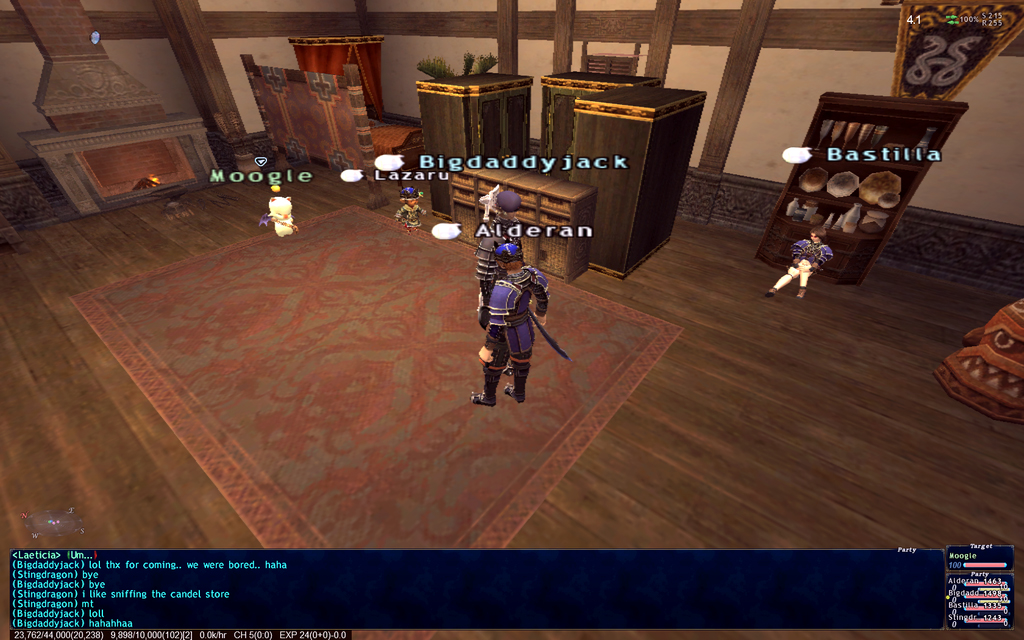Pick Bastilla from the party list
The height and width of the screenshot is (640, 1024).
point(976,605)
